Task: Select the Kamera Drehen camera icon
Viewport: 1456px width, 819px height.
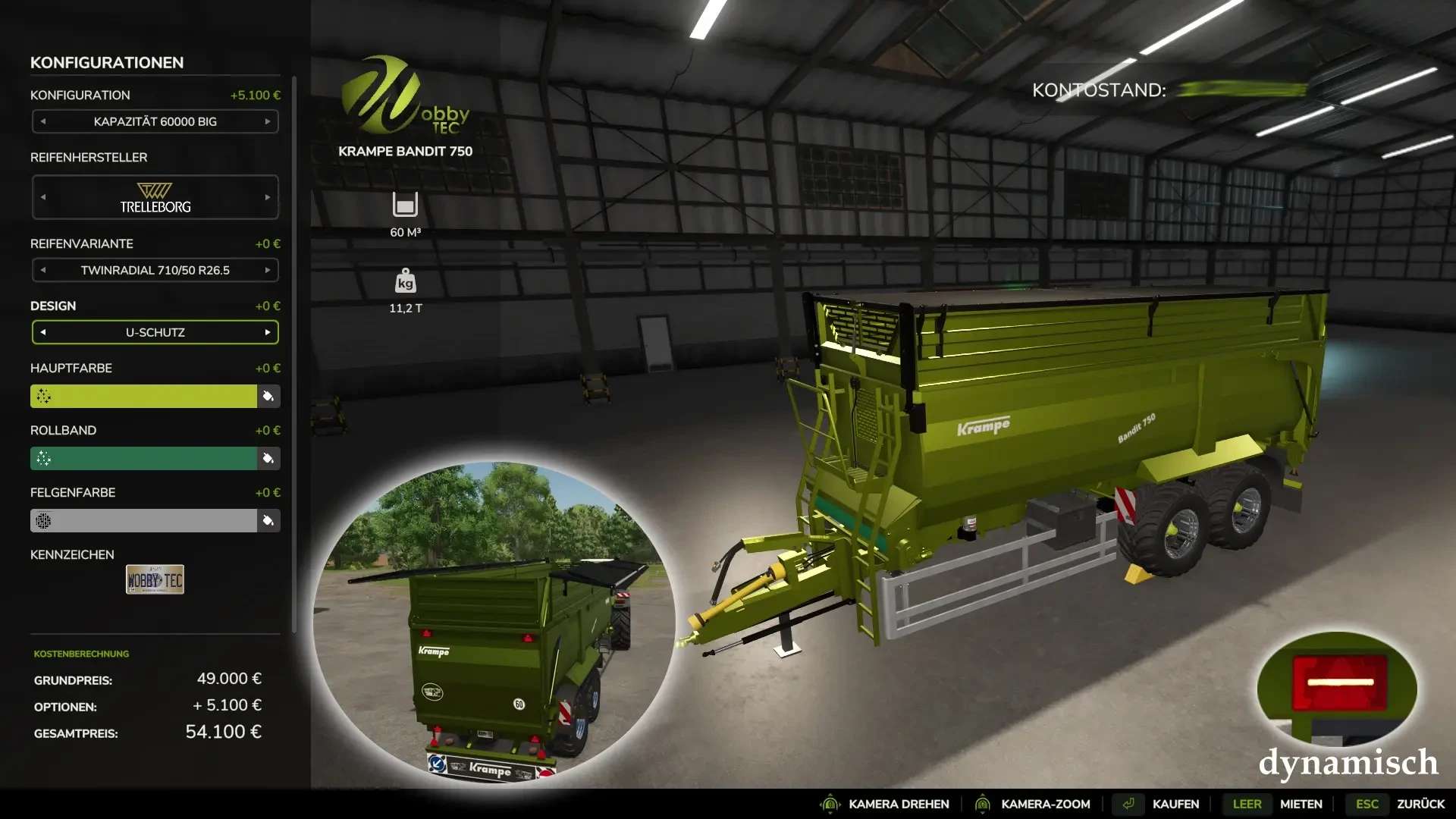Action: (x=831, y=804)
